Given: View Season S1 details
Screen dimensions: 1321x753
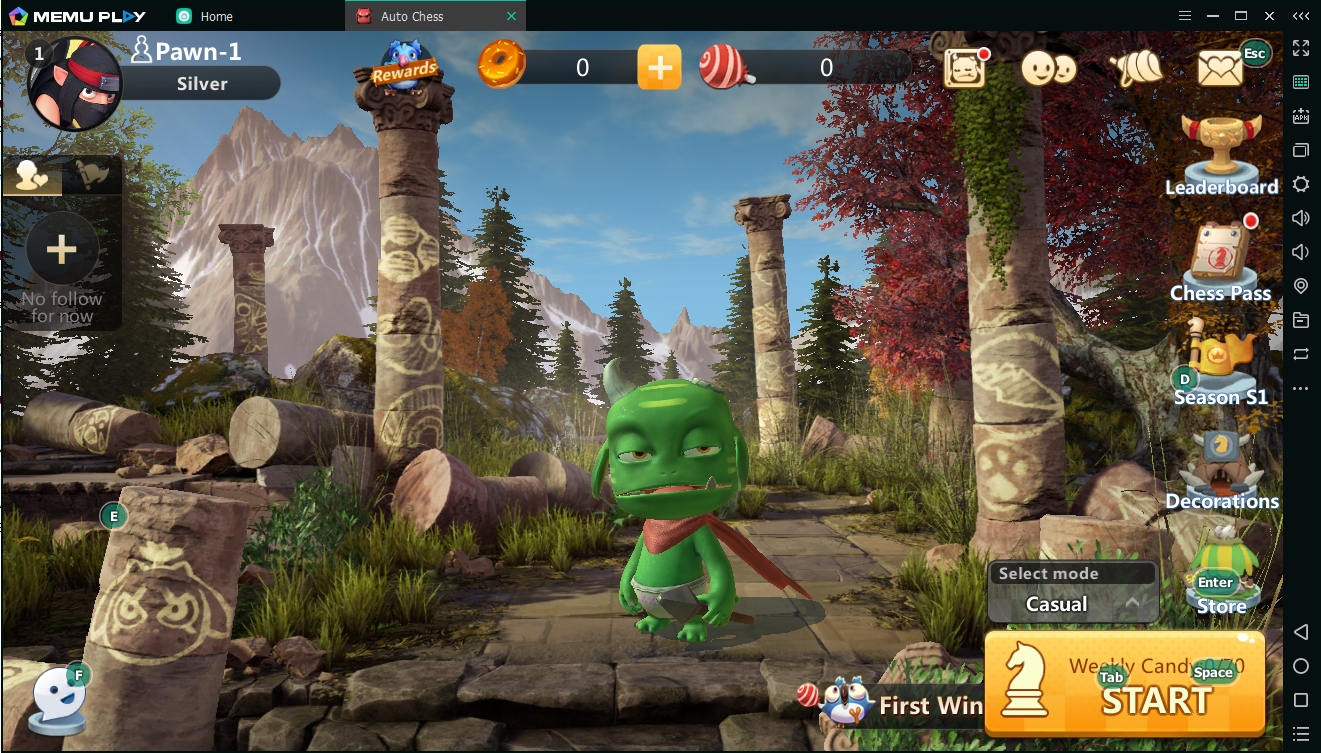Looking at the screenshot, I should [1221, 365].
